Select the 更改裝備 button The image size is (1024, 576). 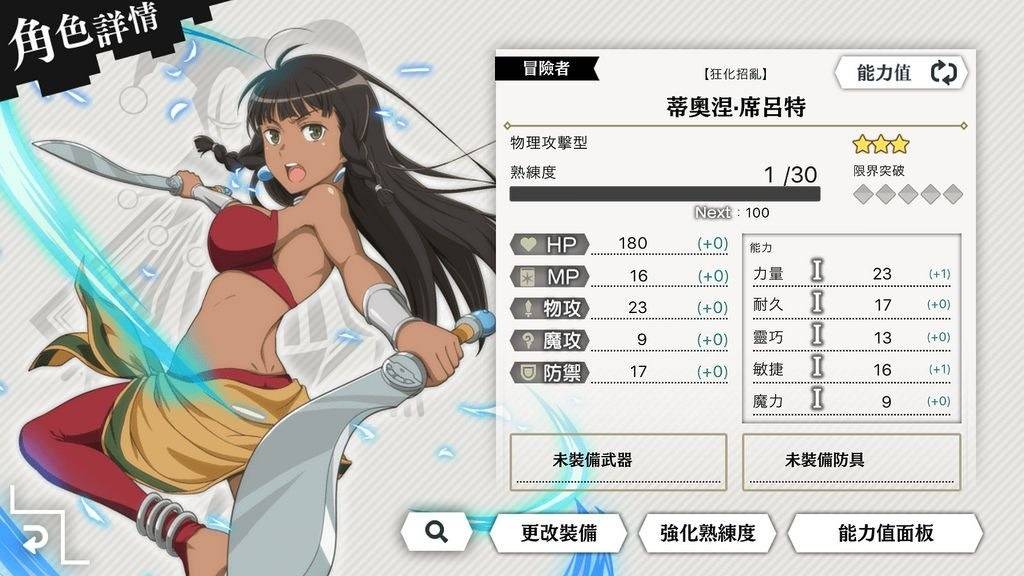pos(558,532)
